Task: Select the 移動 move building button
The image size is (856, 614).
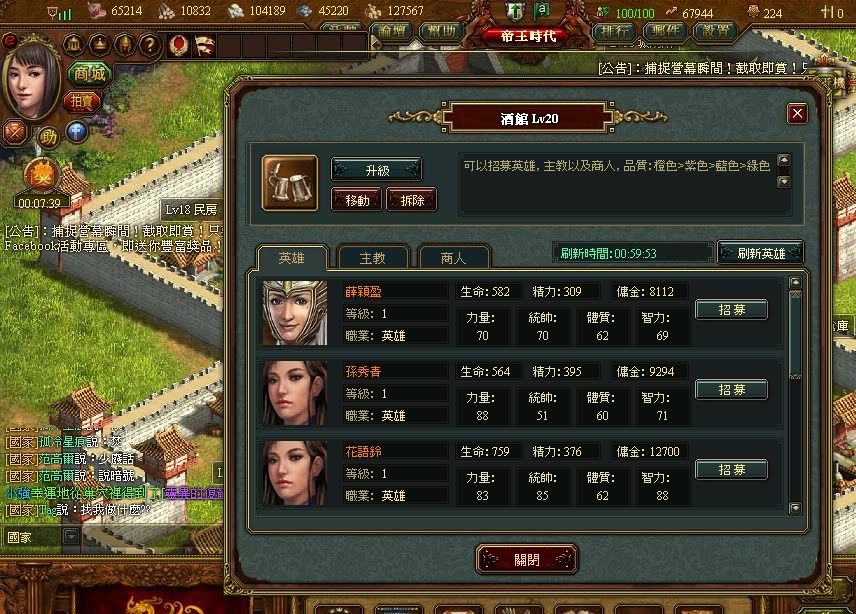Action: (x=357, y=199)
